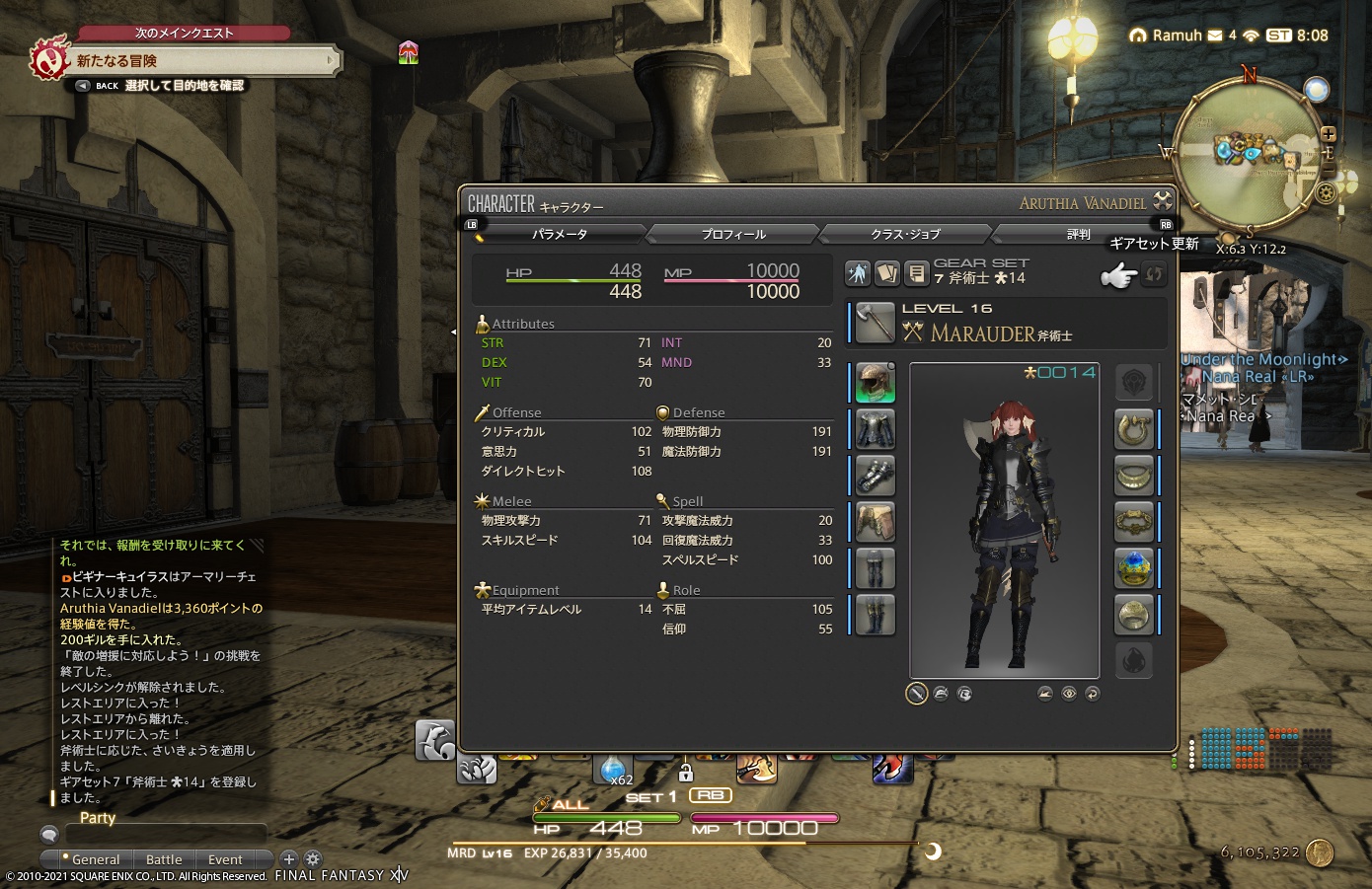The image size is (1372, 889).
Task: Click the Recommended Gear note icon
Action: pos(915,273)
